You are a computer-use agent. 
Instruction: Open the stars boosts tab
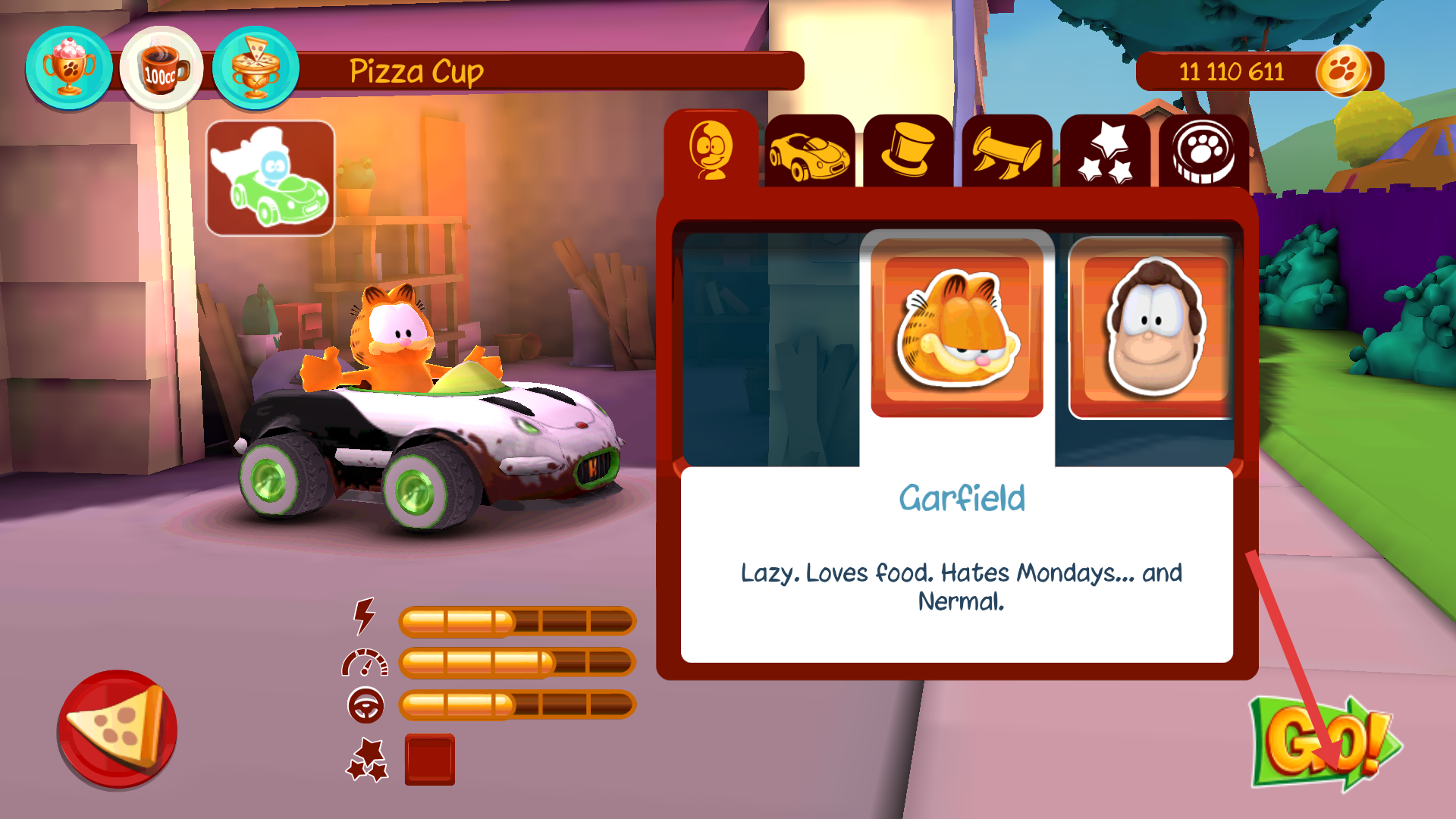(1105, 152)
